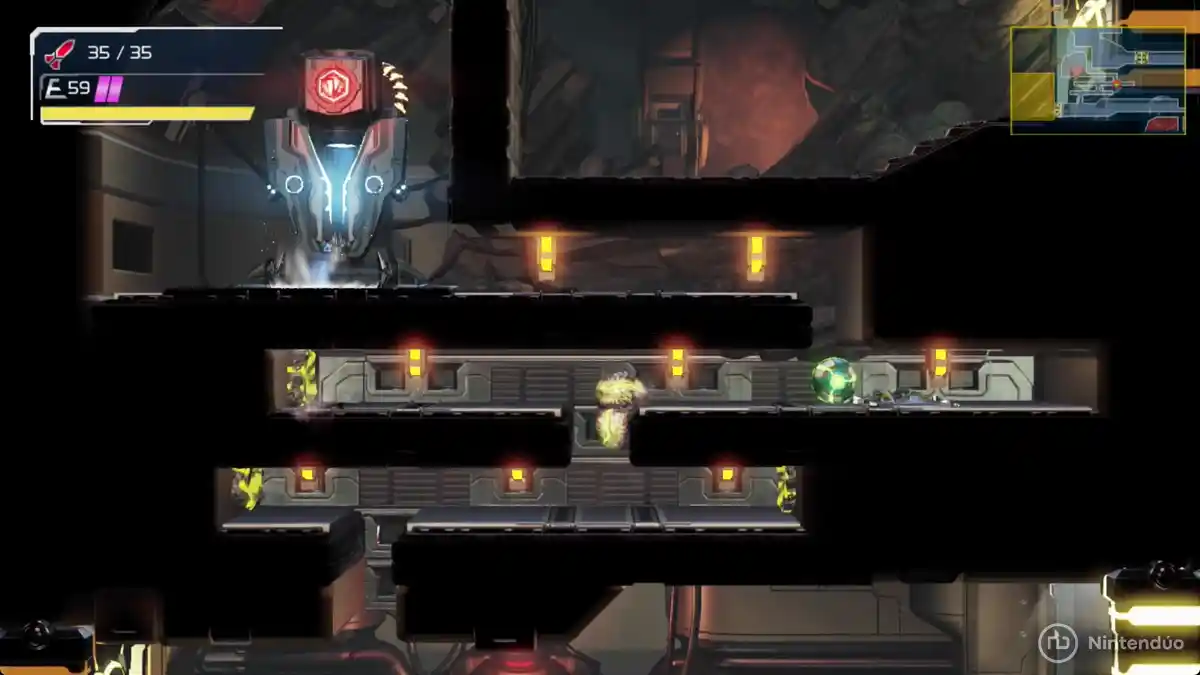
Task: Click the Nintendúo watermark logo
Action: [1058, 643]
